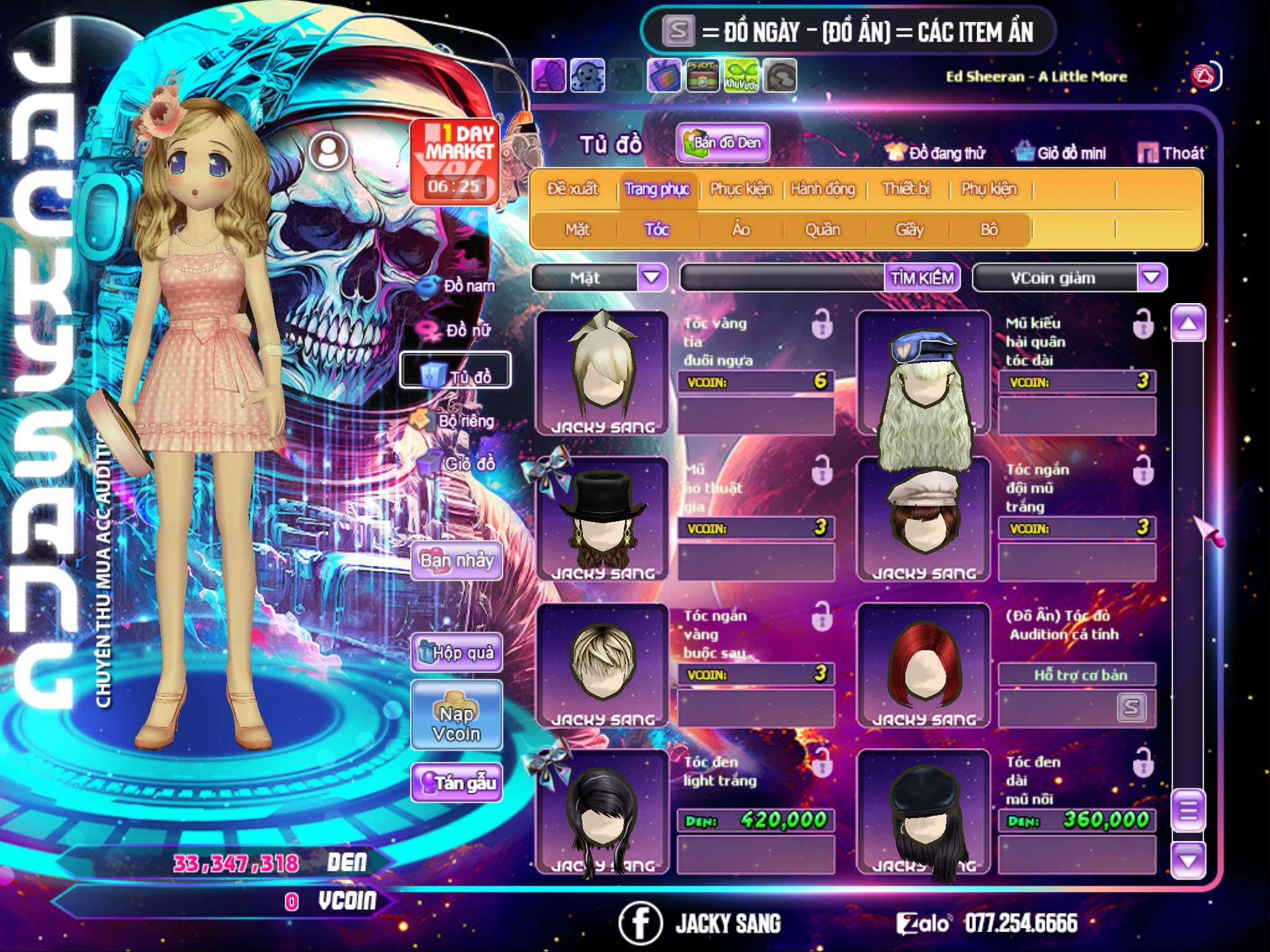This screenshot has height=952, width=1270.
Task: Expand the VCoin giảm sort dropdown
Action: click(x=1152, y=278)
